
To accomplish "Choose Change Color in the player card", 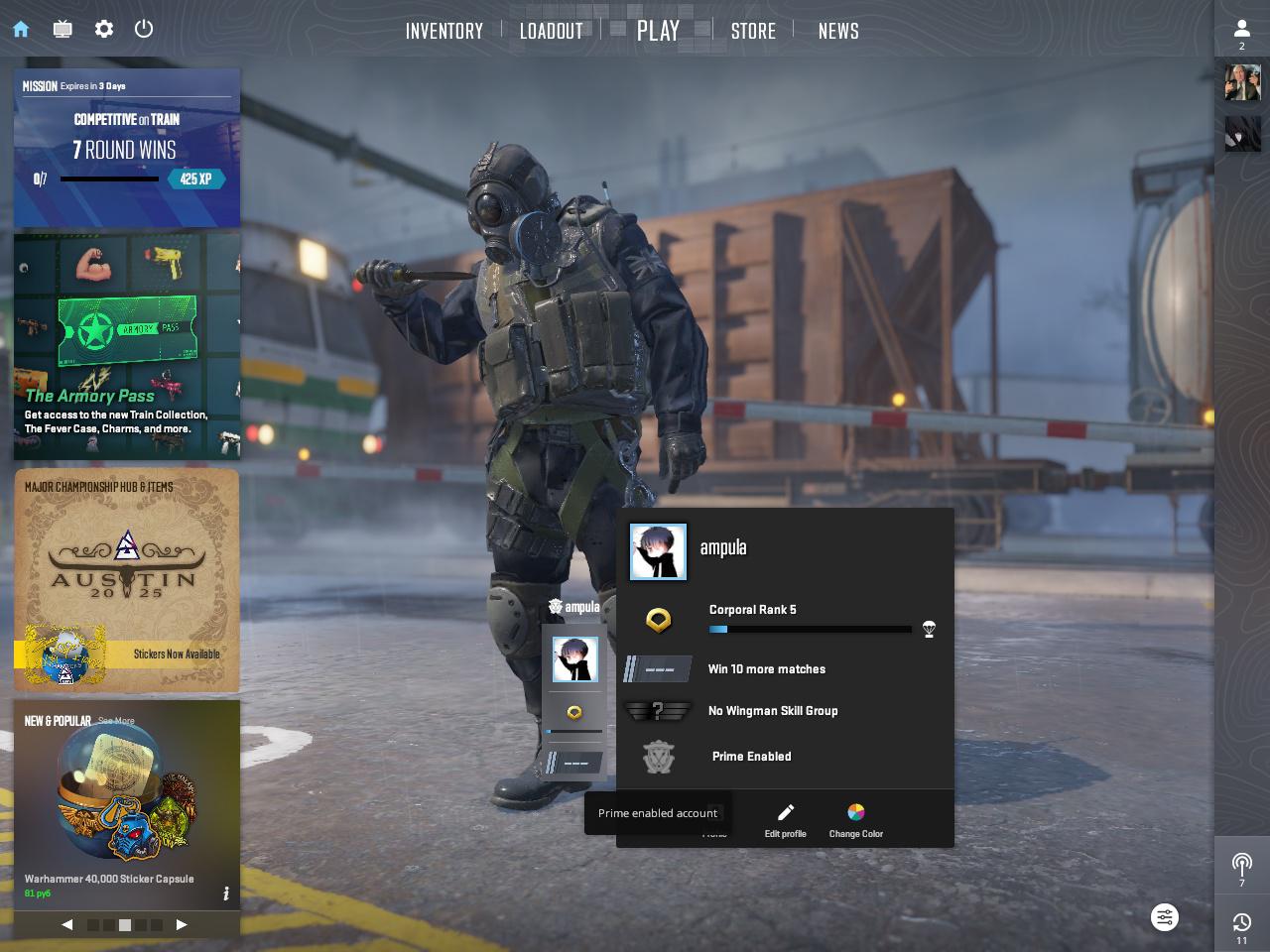I will 855,820.
